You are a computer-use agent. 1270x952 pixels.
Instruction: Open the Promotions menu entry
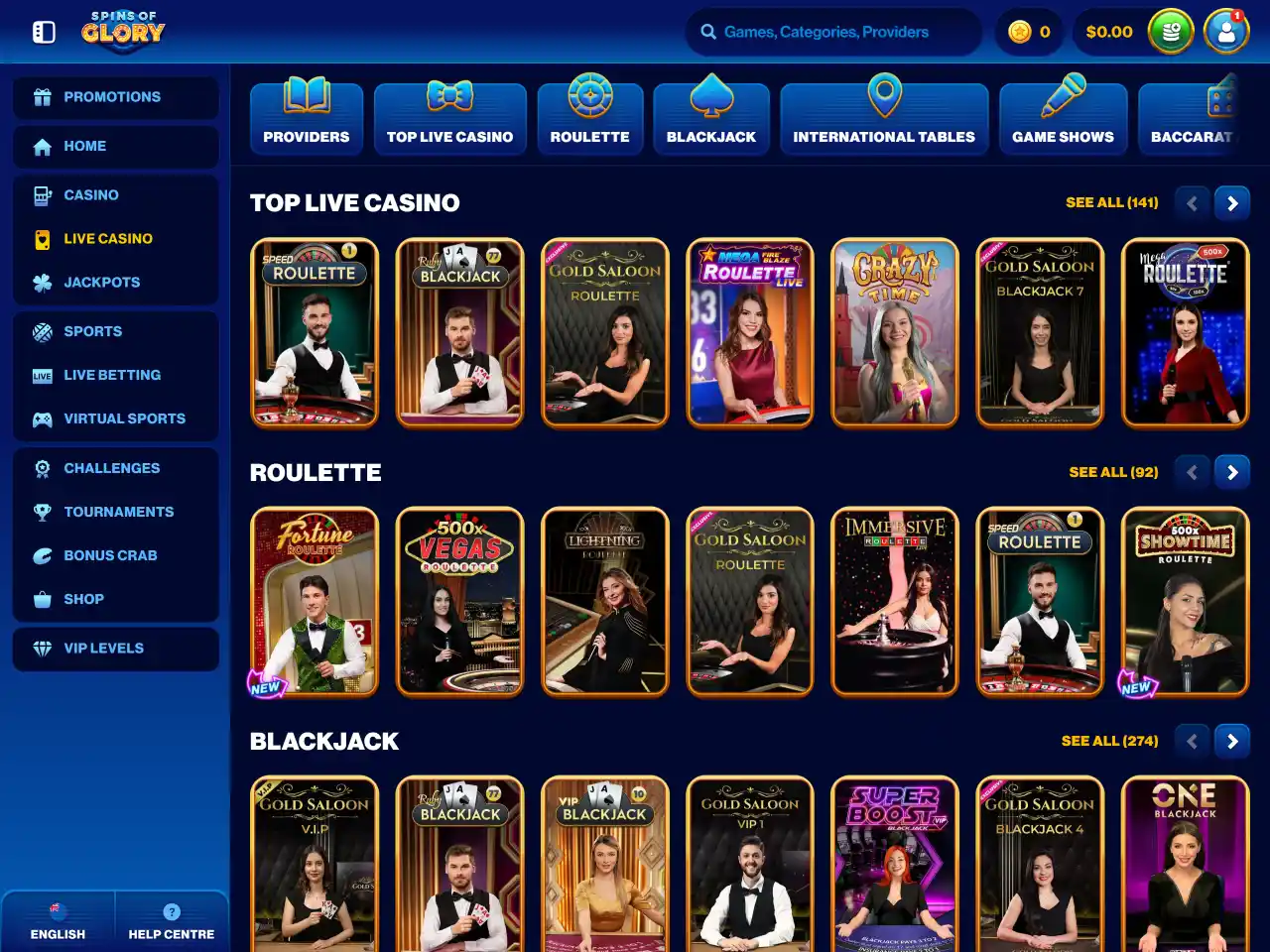pos(111,97)
